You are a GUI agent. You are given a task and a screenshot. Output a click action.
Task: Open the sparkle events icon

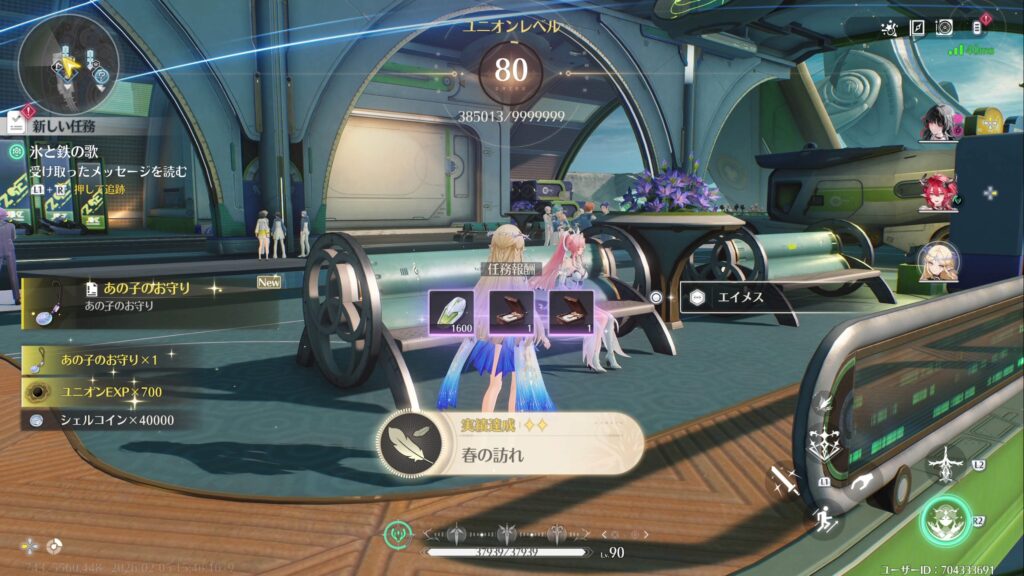point(889,28)
